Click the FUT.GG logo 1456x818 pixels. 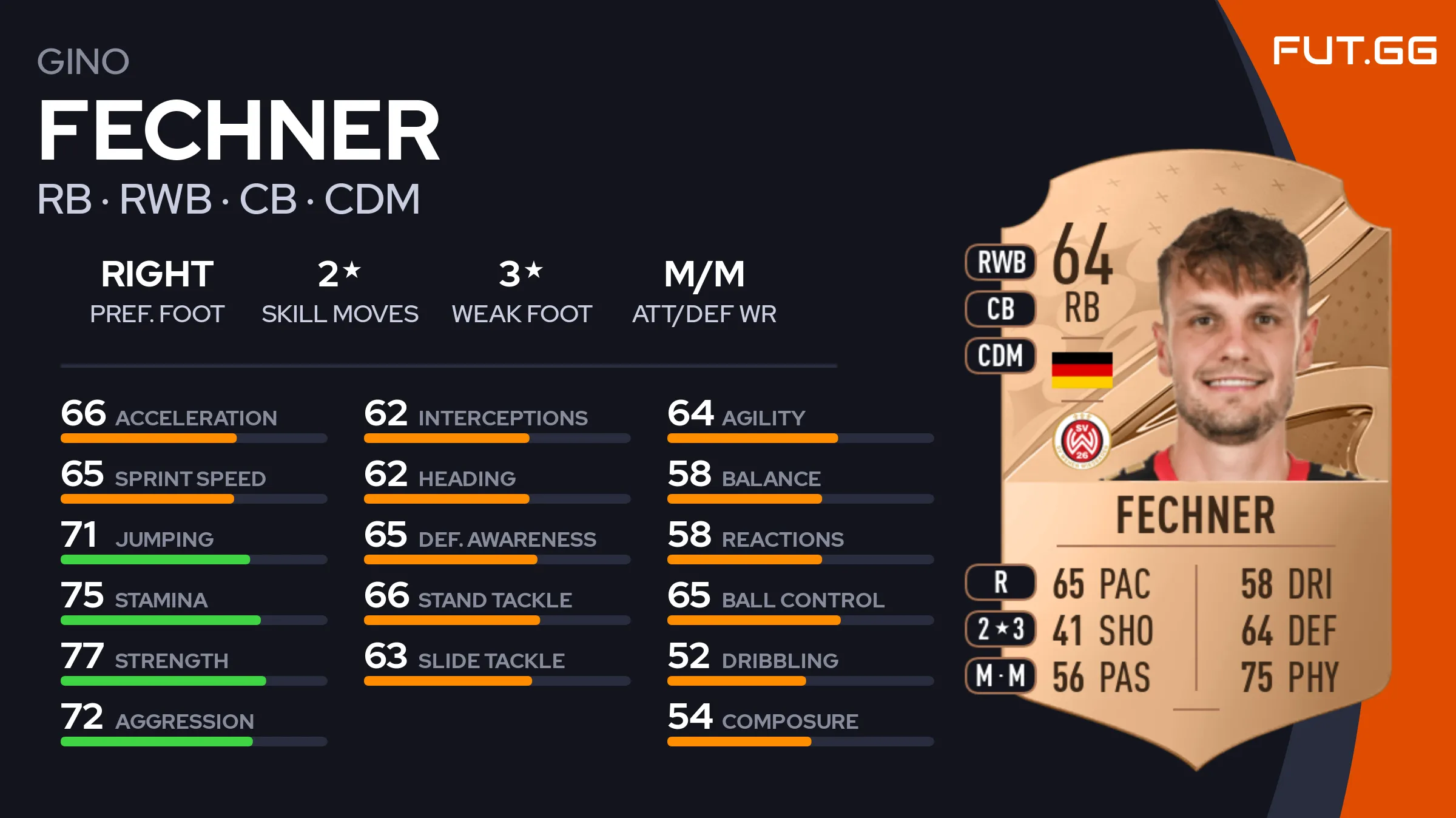pos(1354,51)
